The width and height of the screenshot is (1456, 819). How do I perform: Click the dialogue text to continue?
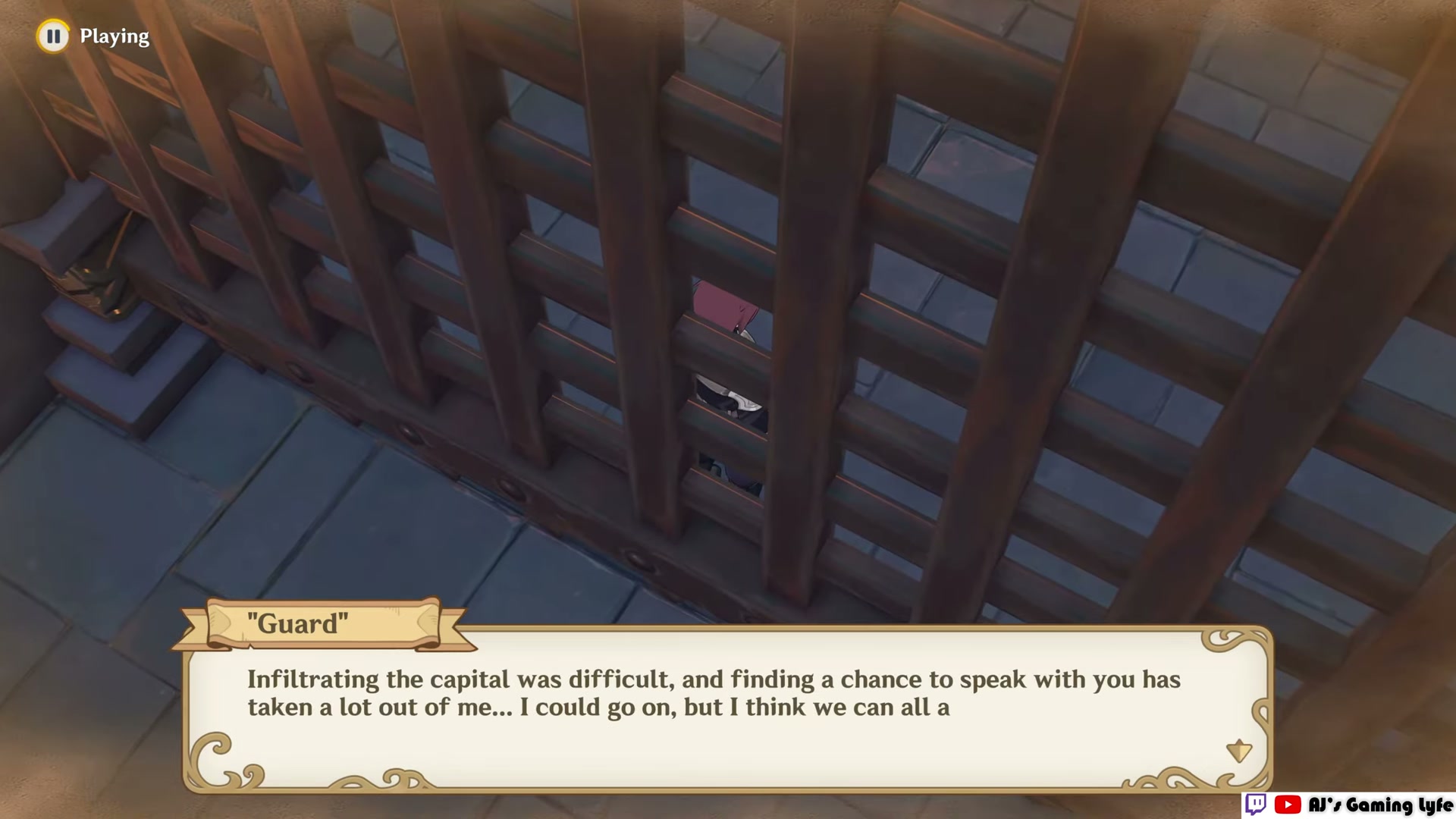tap(713, 693)
